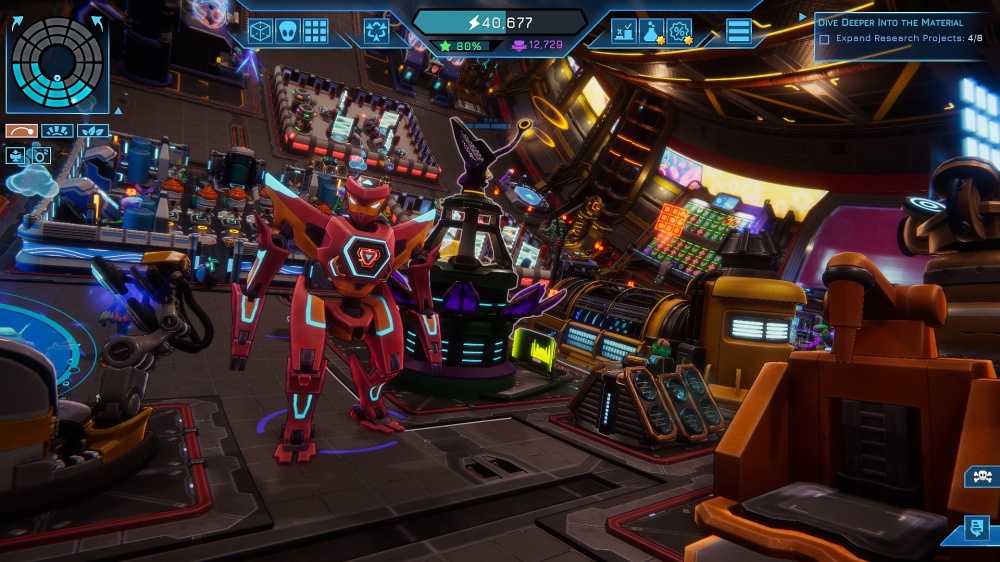
Task: Rotate view with minimap's right arrow
Action: 99,20
